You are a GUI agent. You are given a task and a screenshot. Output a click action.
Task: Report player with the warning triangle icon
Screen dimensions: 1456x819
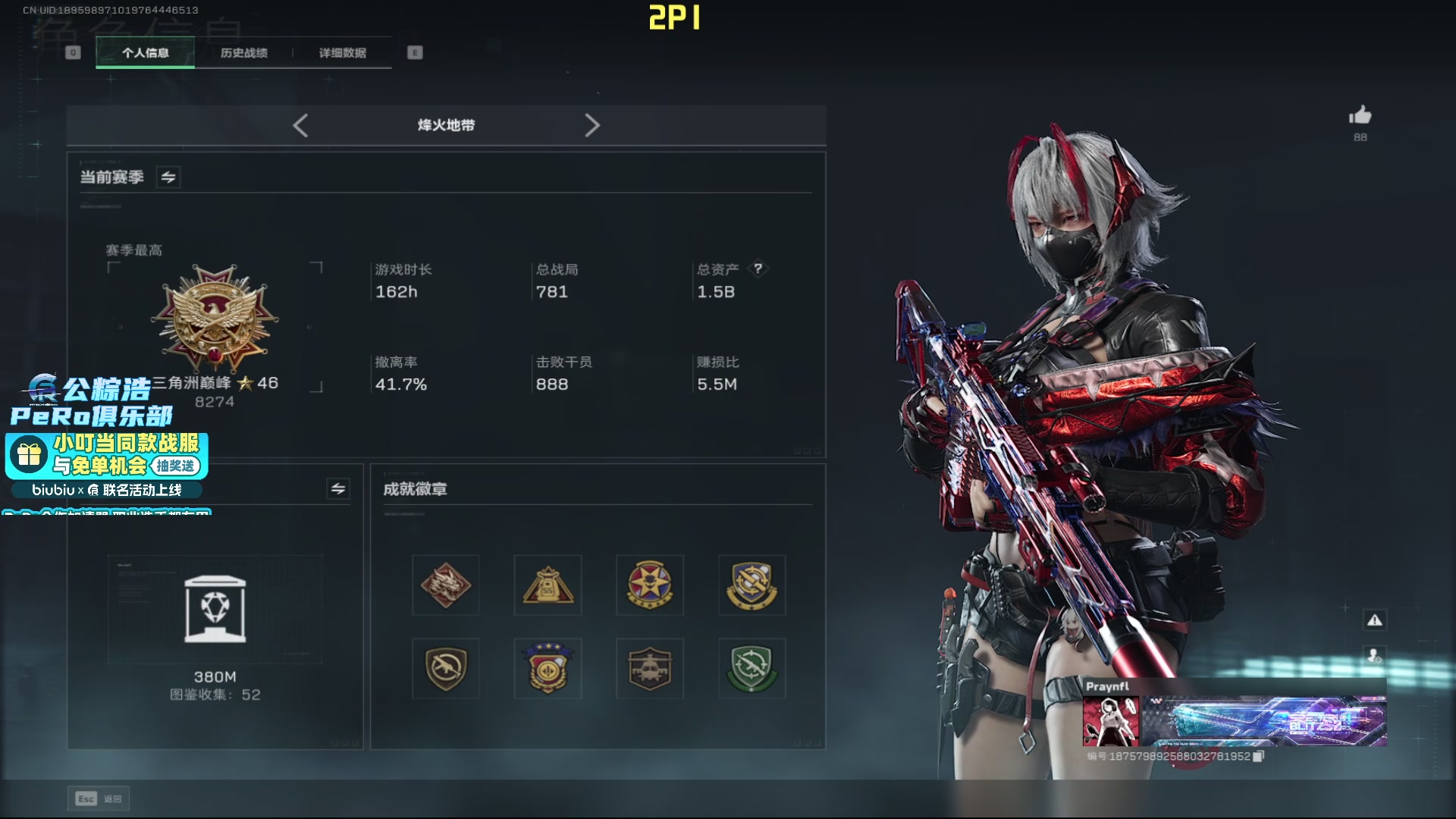[1374, 621]
